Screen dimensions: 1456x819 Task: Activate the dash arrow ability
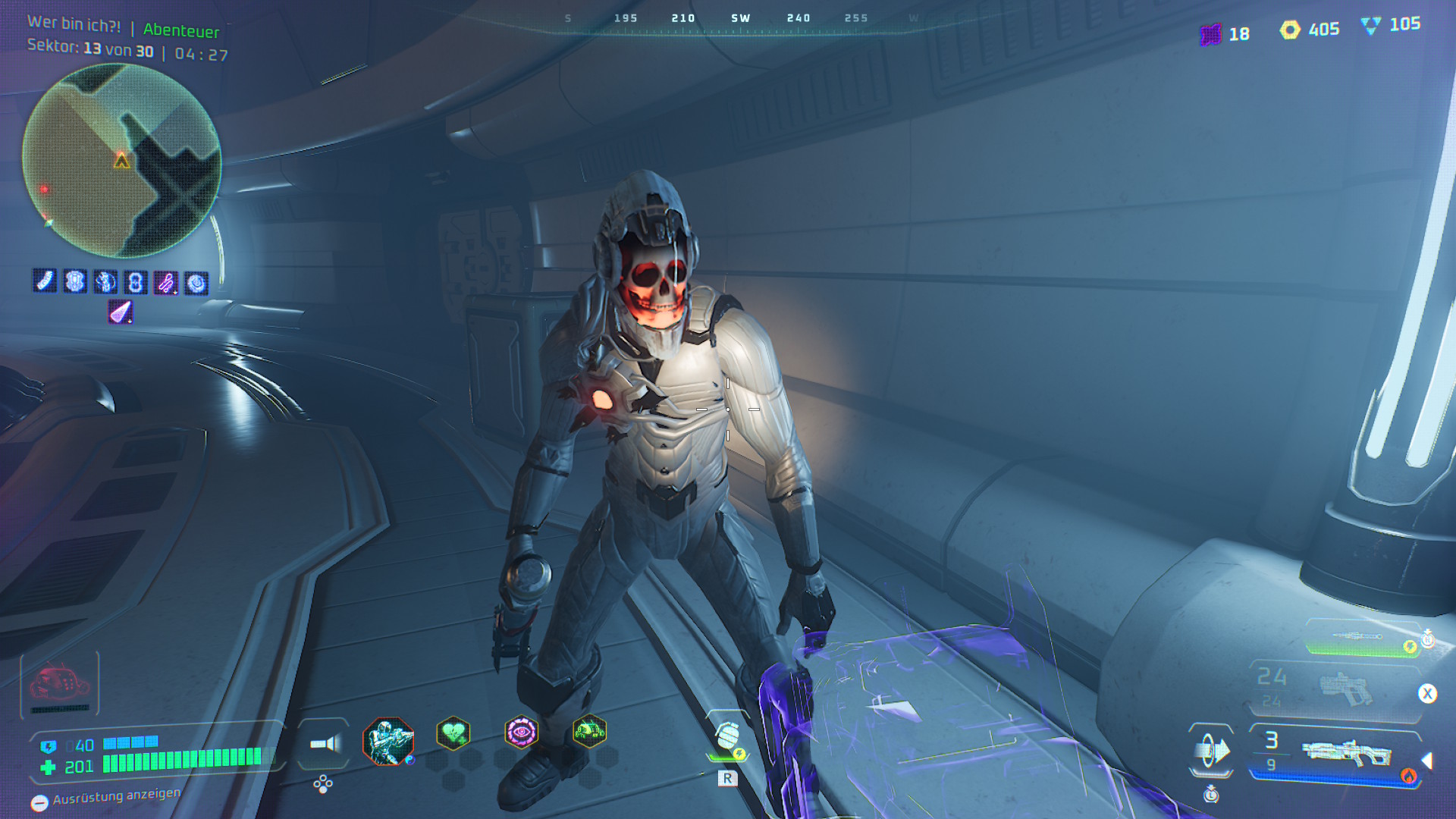(1211, 751)
